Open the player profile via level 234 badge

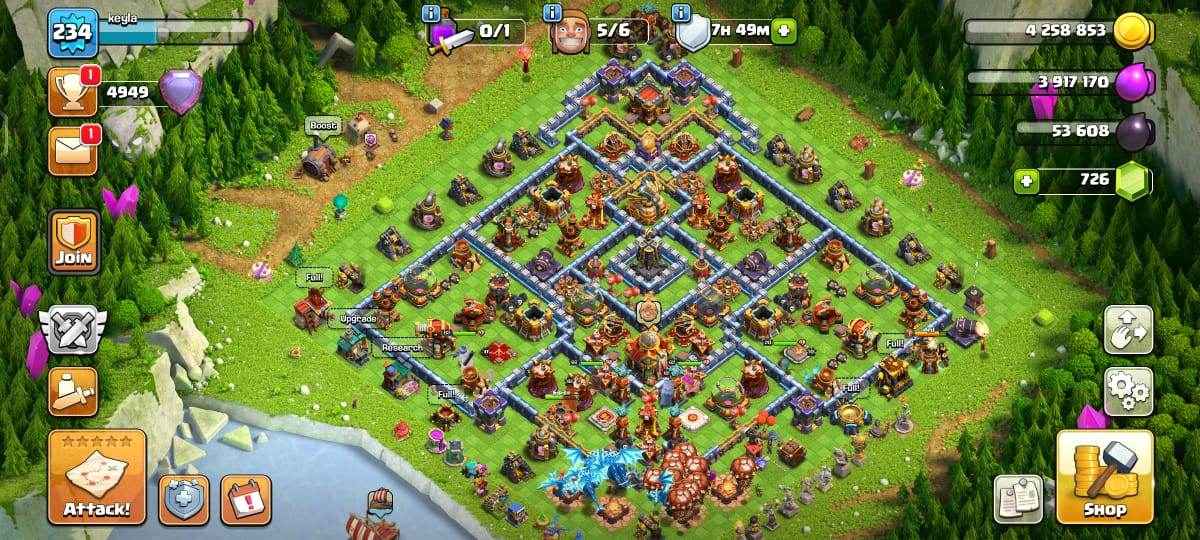72,32
